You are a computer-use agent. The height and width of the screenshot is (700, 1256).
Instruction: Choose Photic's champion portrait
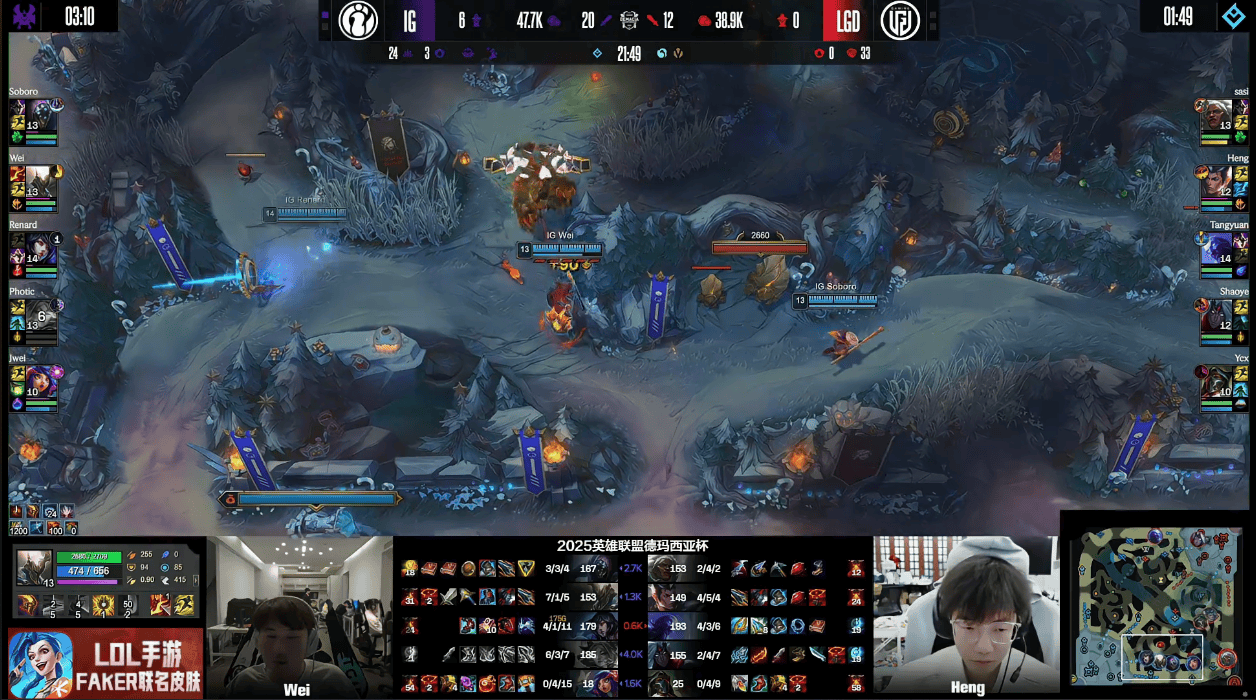pos(41,313)
